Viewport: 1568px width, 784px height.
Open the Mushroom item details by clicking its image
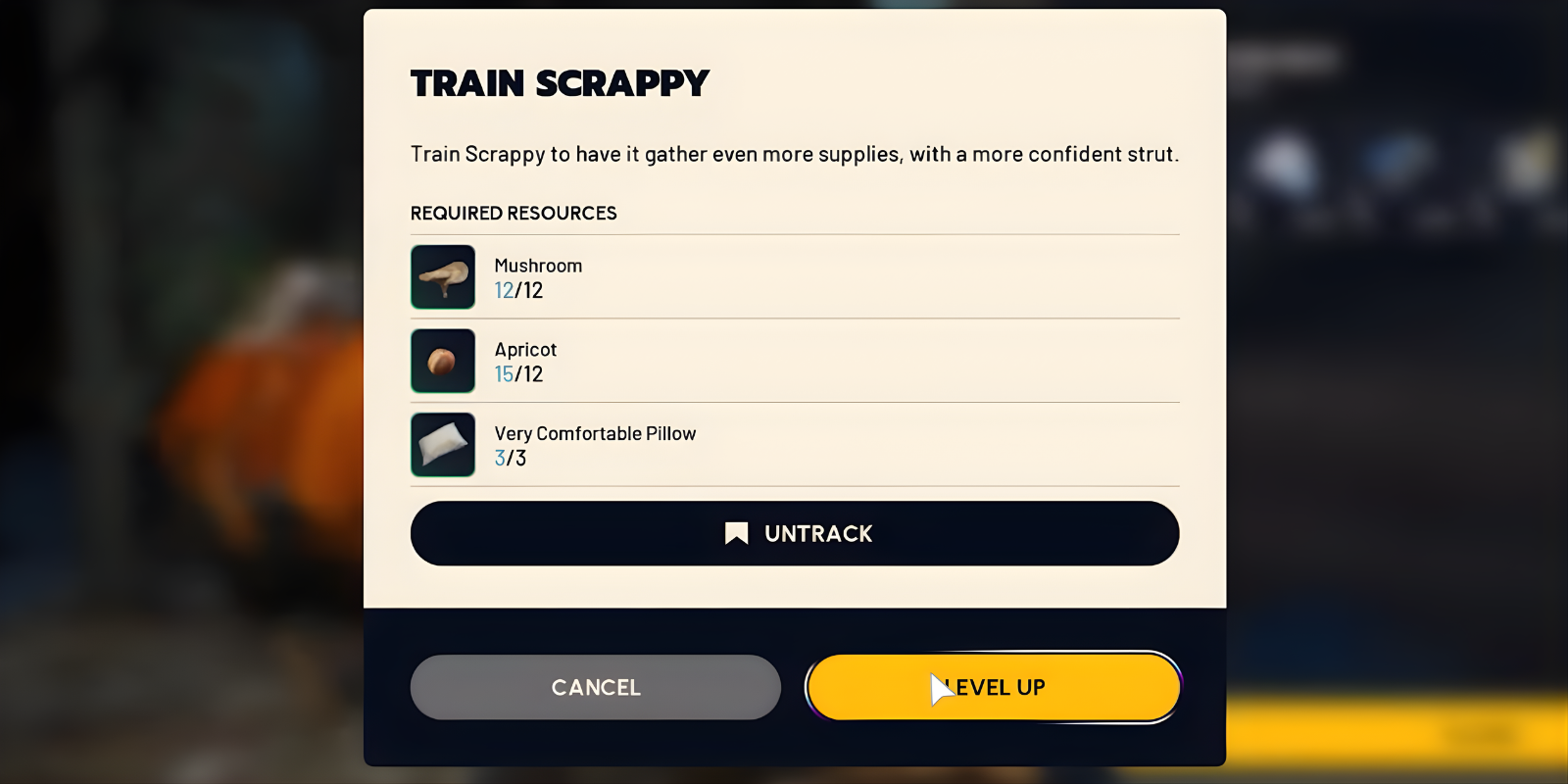(x=443, y=276)
